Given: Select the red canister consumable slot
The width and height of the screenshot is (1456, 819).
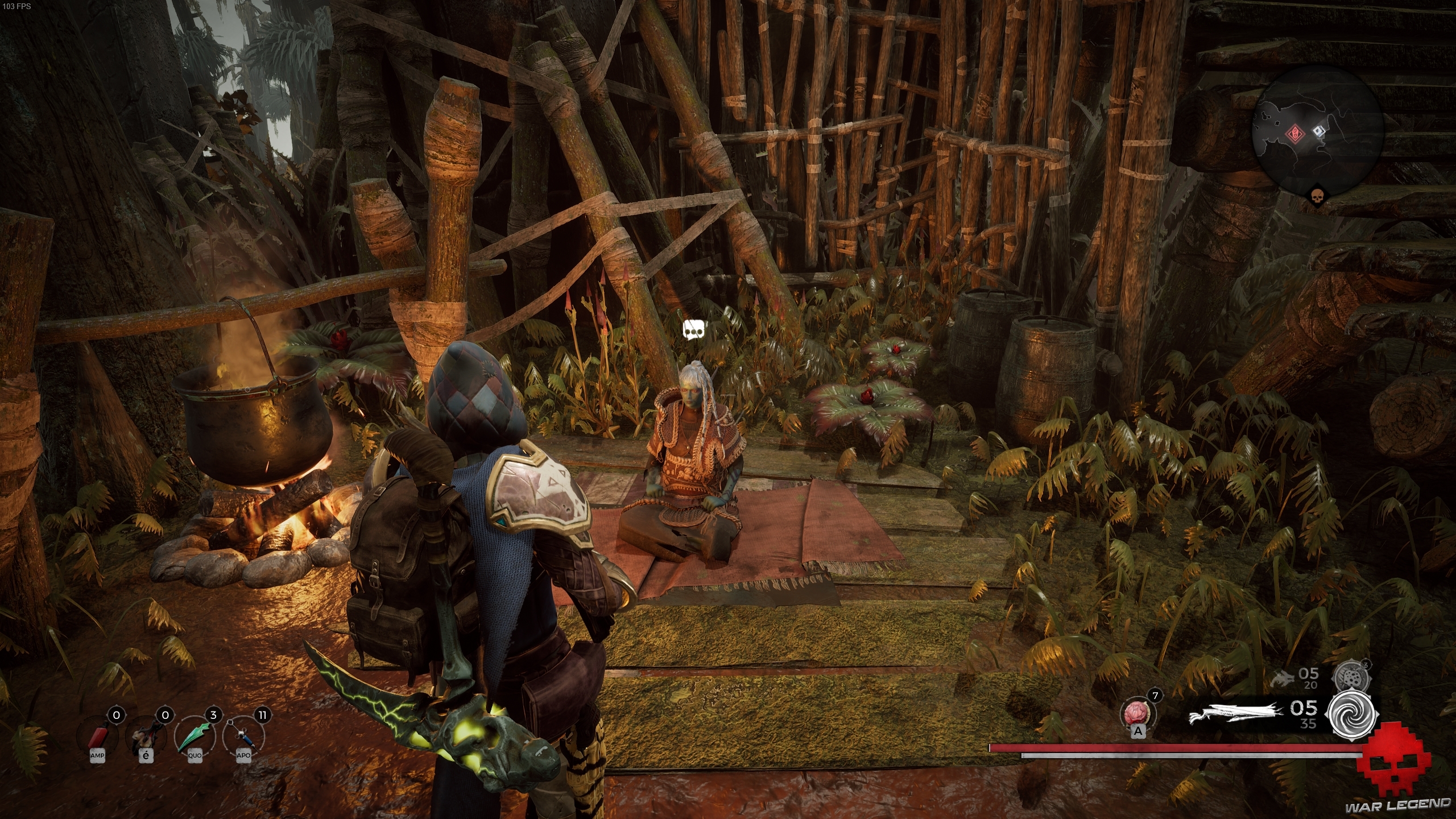Looking at the screenshot, I should pyautogui.click(x=97, y=737).
